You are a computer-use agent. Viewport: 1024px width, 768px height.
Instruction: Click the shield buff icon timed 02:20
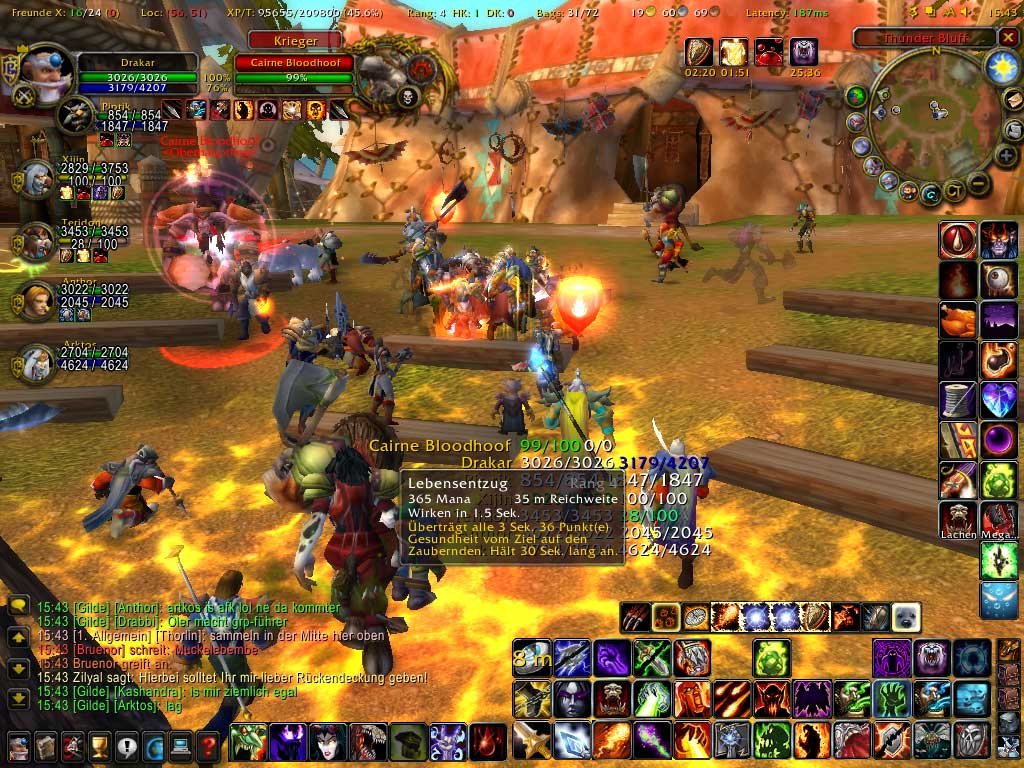[x=699, y=52]
